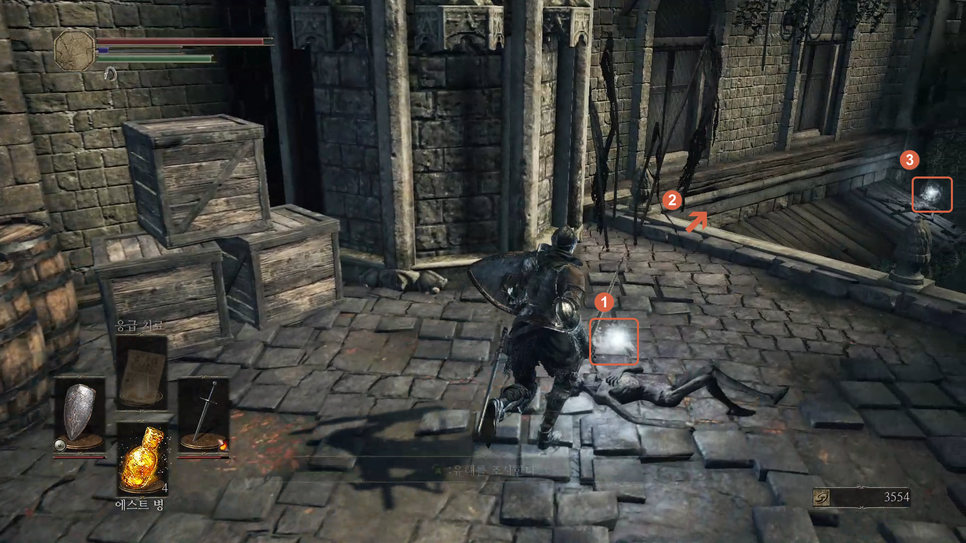Click the red number 1 annotation marker
This screenshot has height=543, width=966.
pyautogui.click(x=603, y=300)
